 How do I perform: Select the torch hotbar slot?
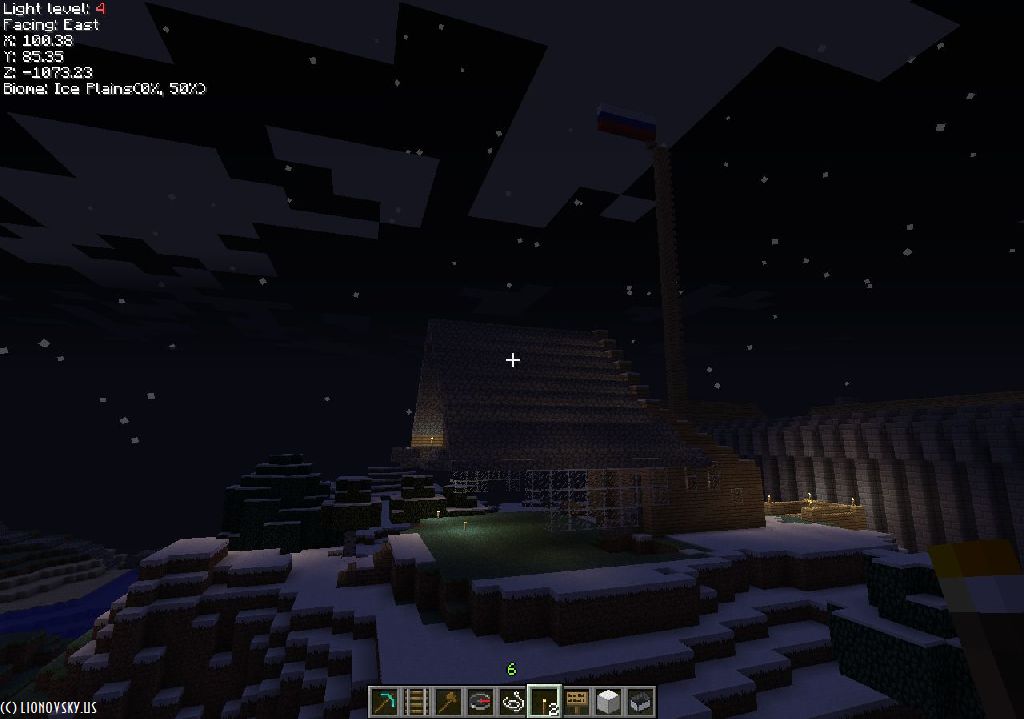click(544, 701)
